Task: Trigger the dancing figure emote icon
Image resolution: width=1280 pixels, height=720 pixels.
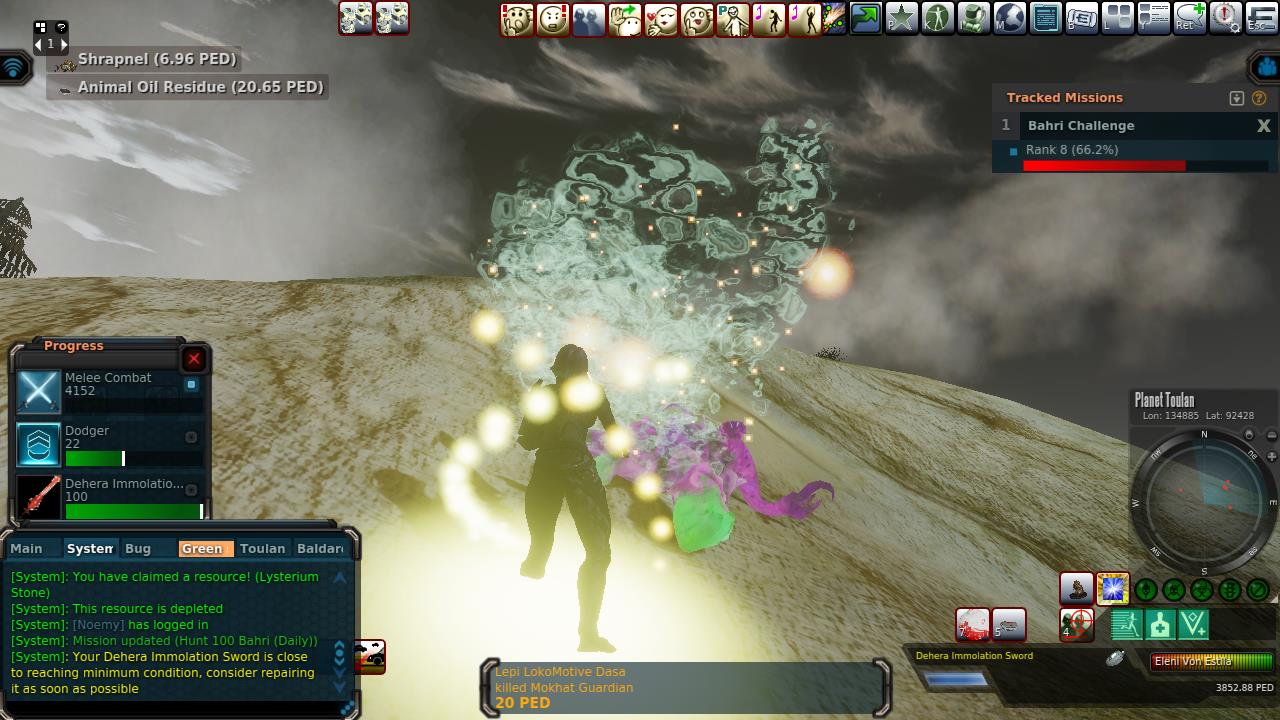Action: pyautogui.click(x=769, y=19)
